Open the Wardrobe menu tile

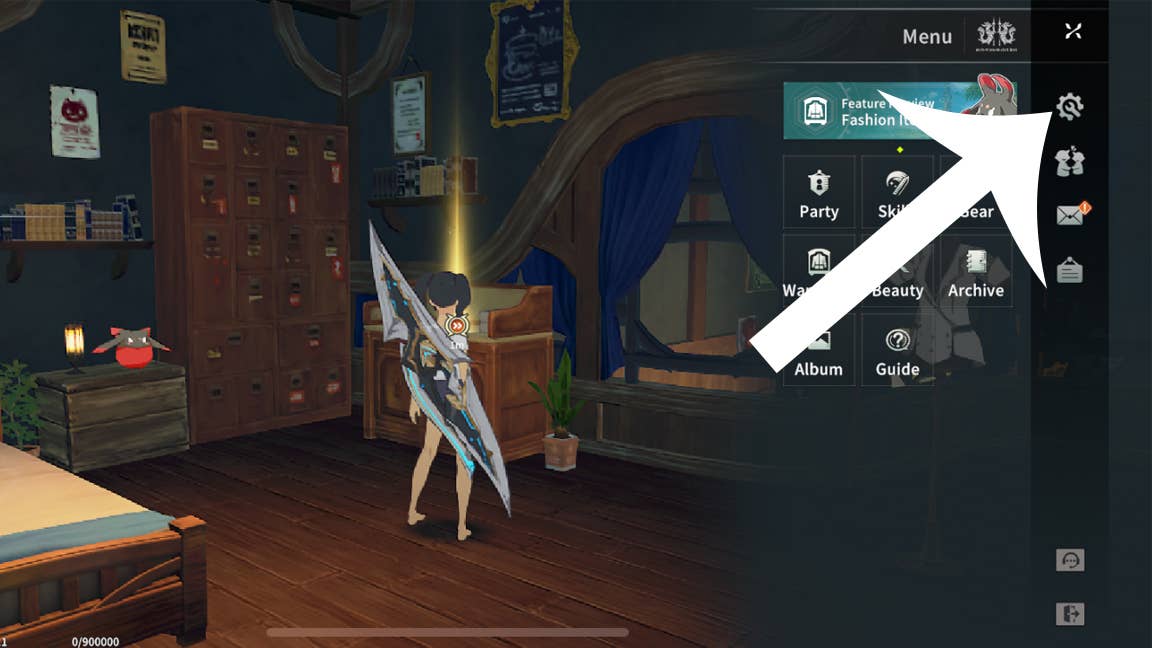point(819,272)
